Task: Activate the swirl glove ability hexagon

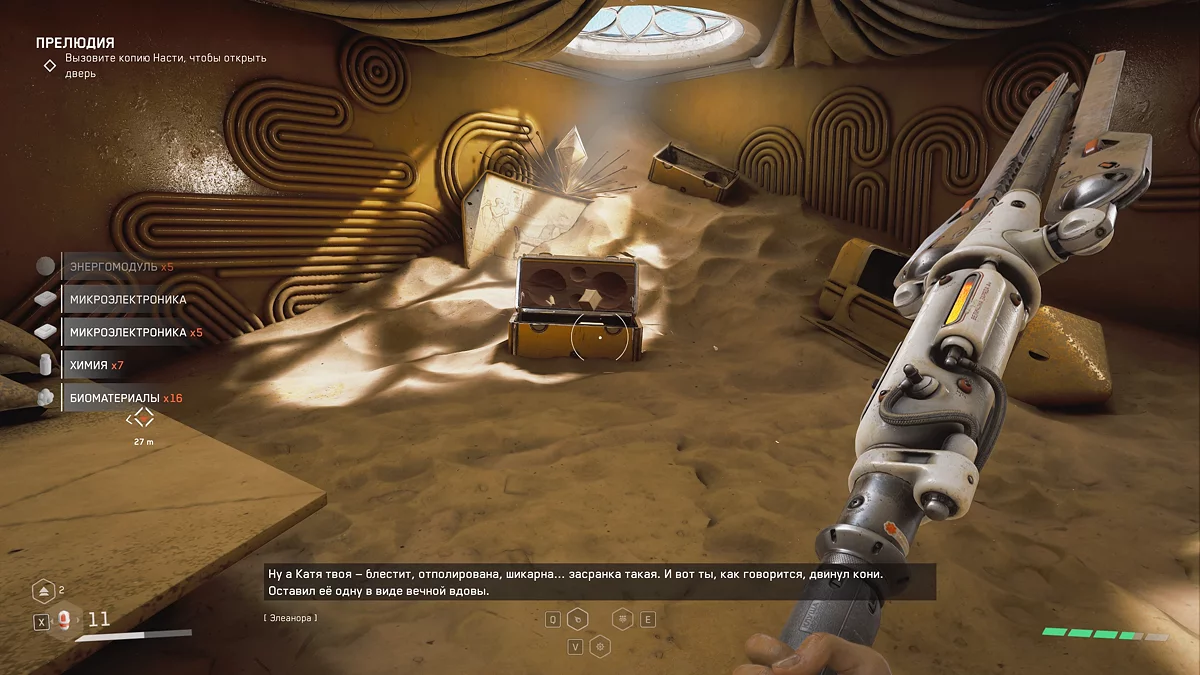Action: (578, 619)
